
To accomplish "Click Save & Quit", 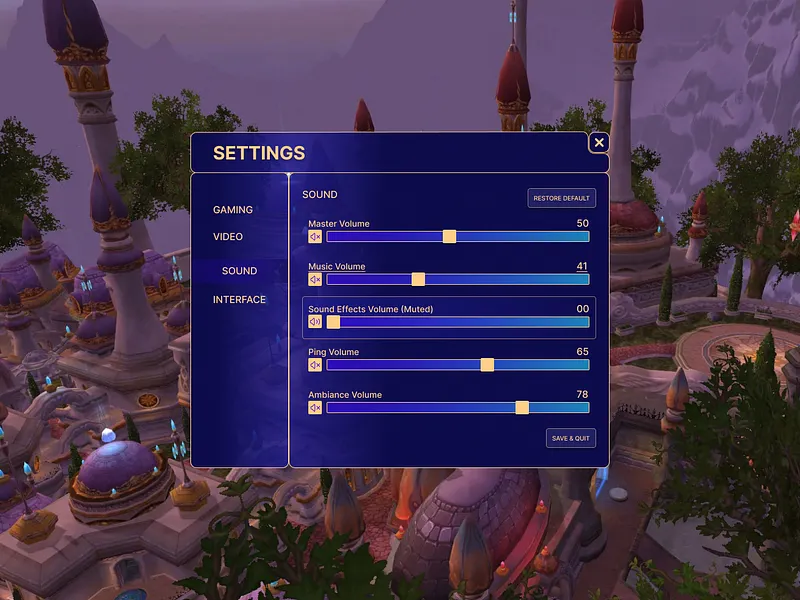I will coord(570,438).
